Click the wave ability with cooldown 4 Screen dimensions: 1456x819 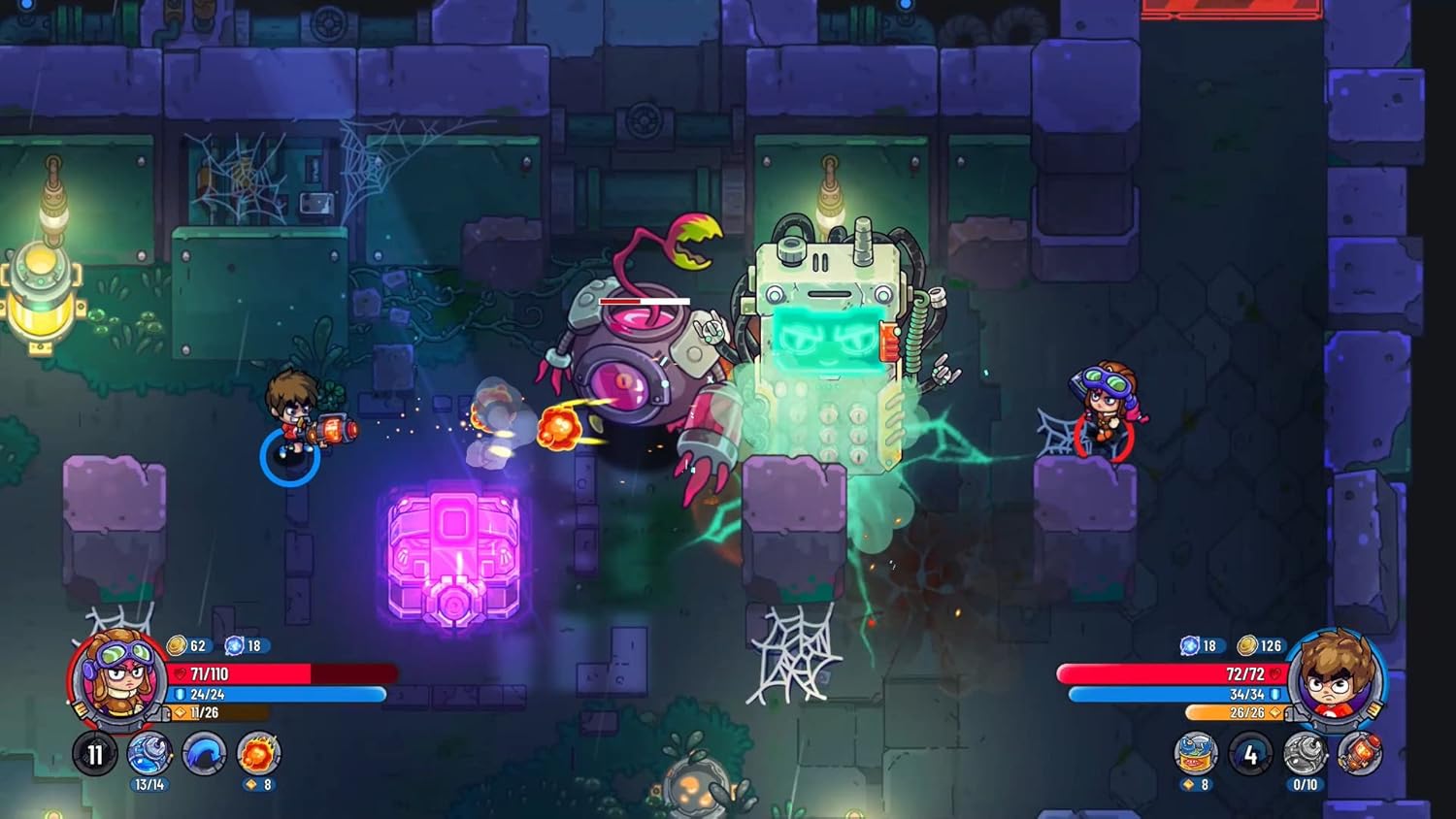click(x=1250, y=753)
